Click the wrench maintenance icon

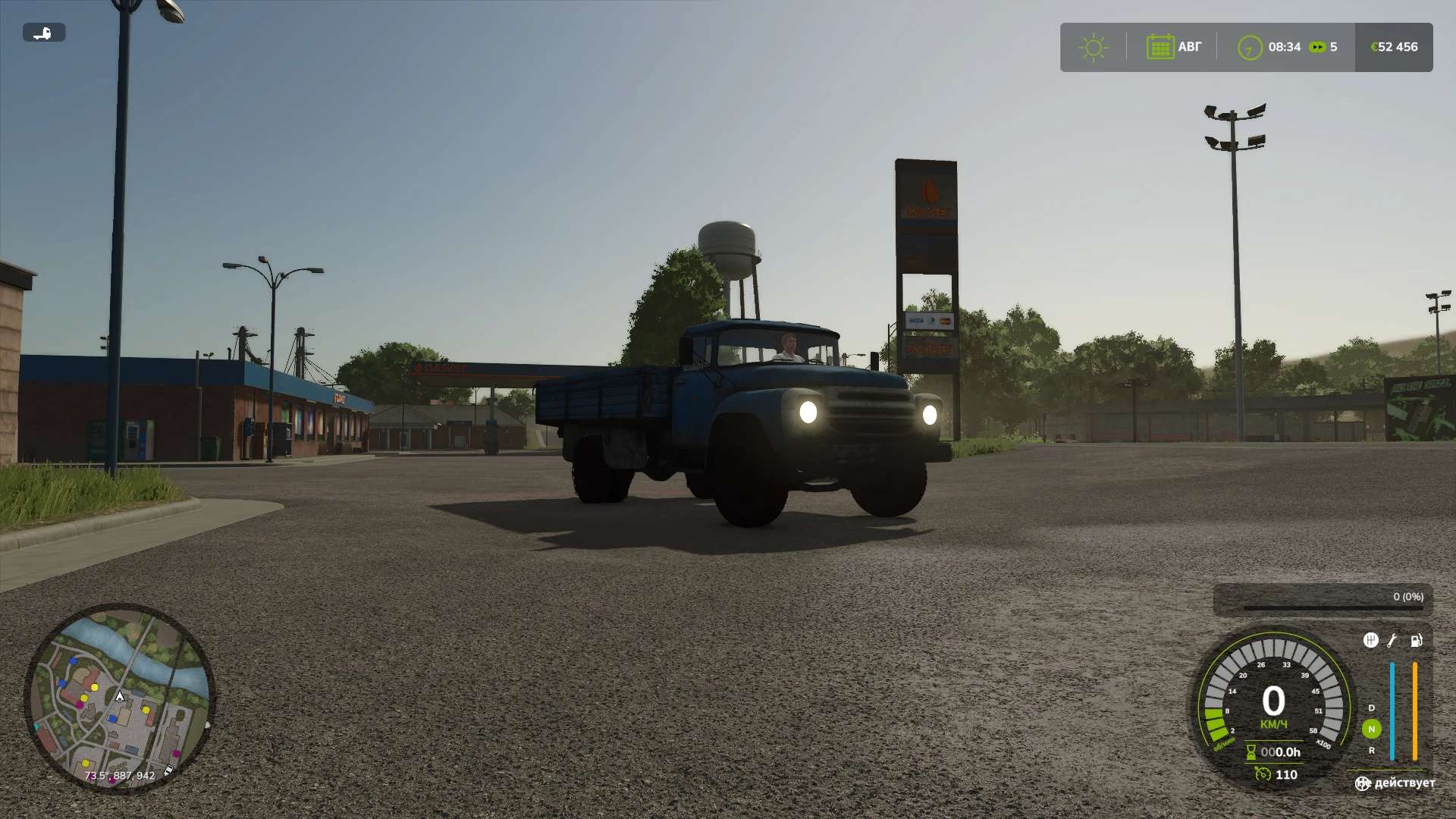pos(1392,642)
